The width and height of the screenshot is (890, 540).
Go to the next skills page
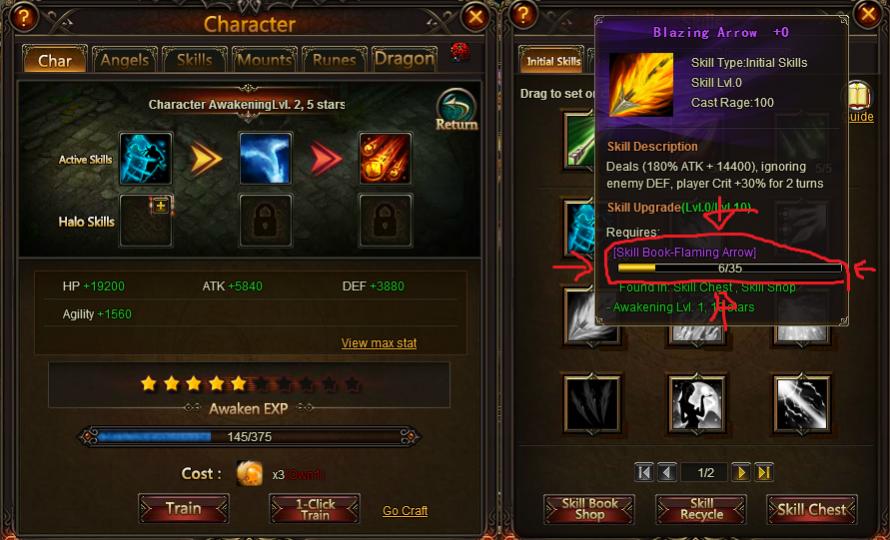740,472
